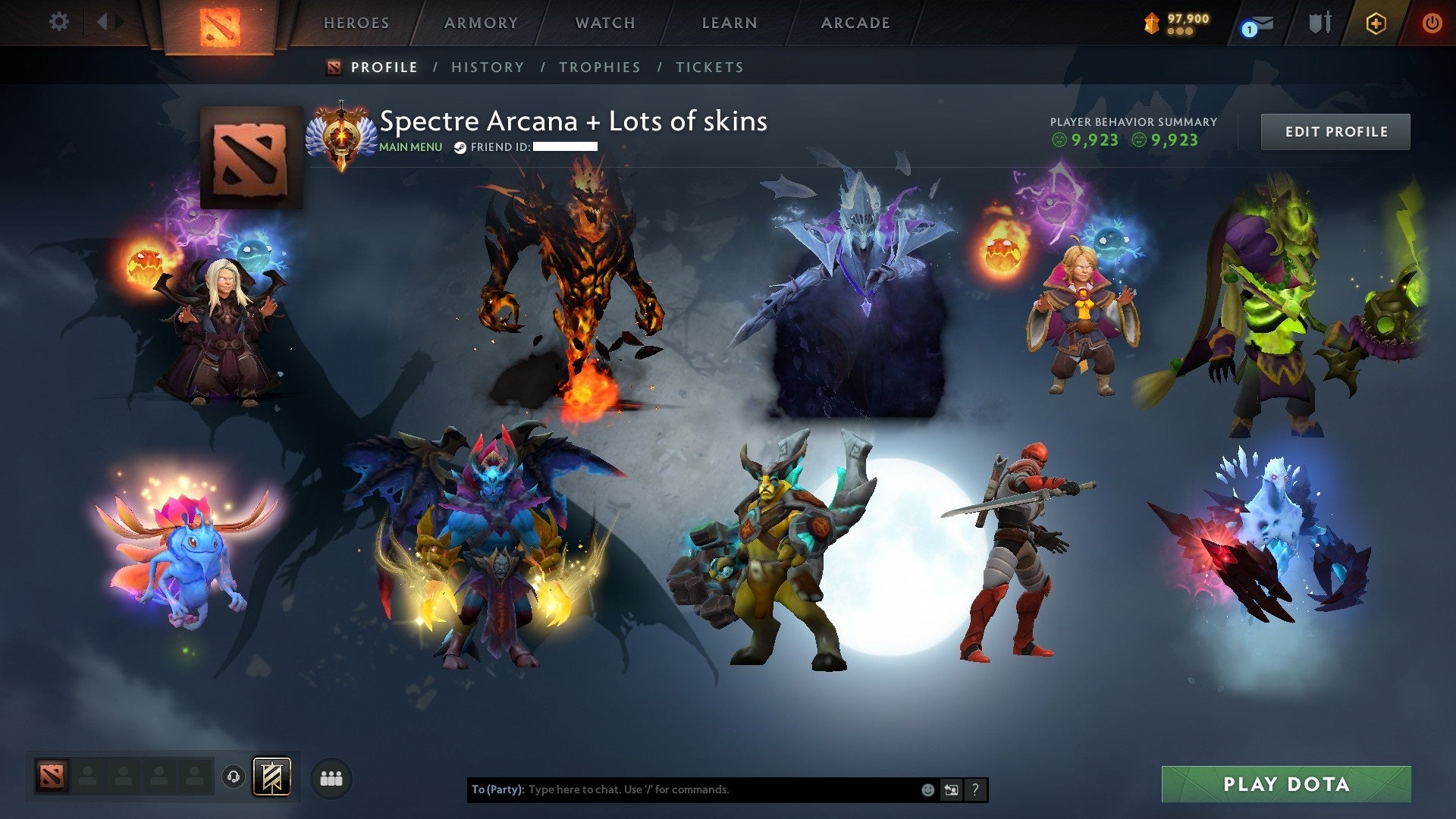Image resolution: width=1456 pixels, height=819 pixels.
Task: Open the emoticon picker in chat
Action: (927, 789)
